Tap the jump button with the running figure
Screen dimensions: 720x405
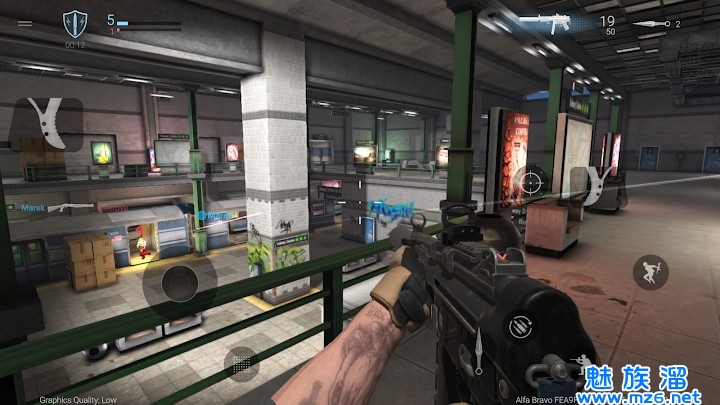pyautogui.click(x=651, y=272)
